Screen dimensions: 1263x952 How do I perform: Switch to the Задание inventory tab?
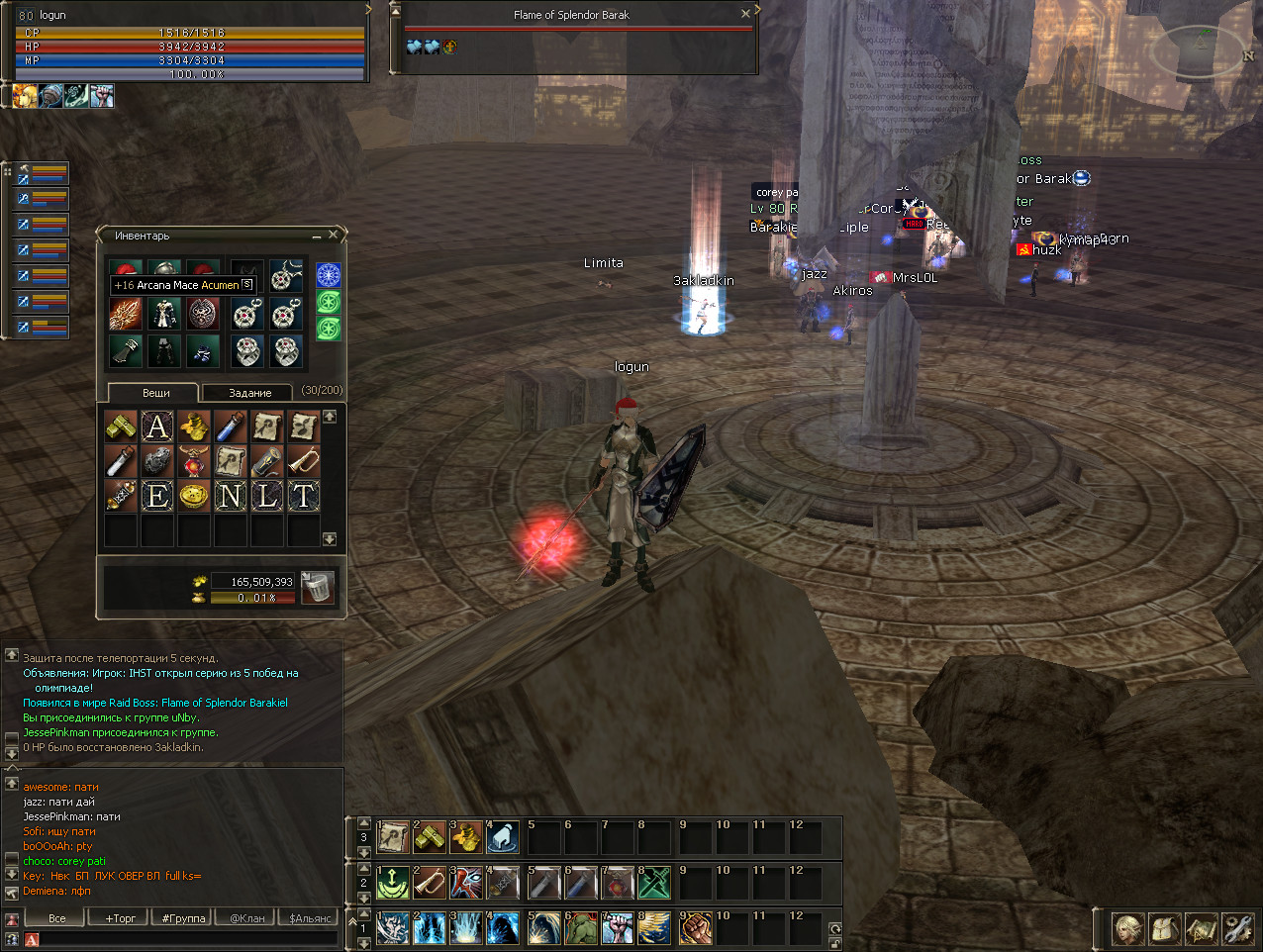[249, 393]
